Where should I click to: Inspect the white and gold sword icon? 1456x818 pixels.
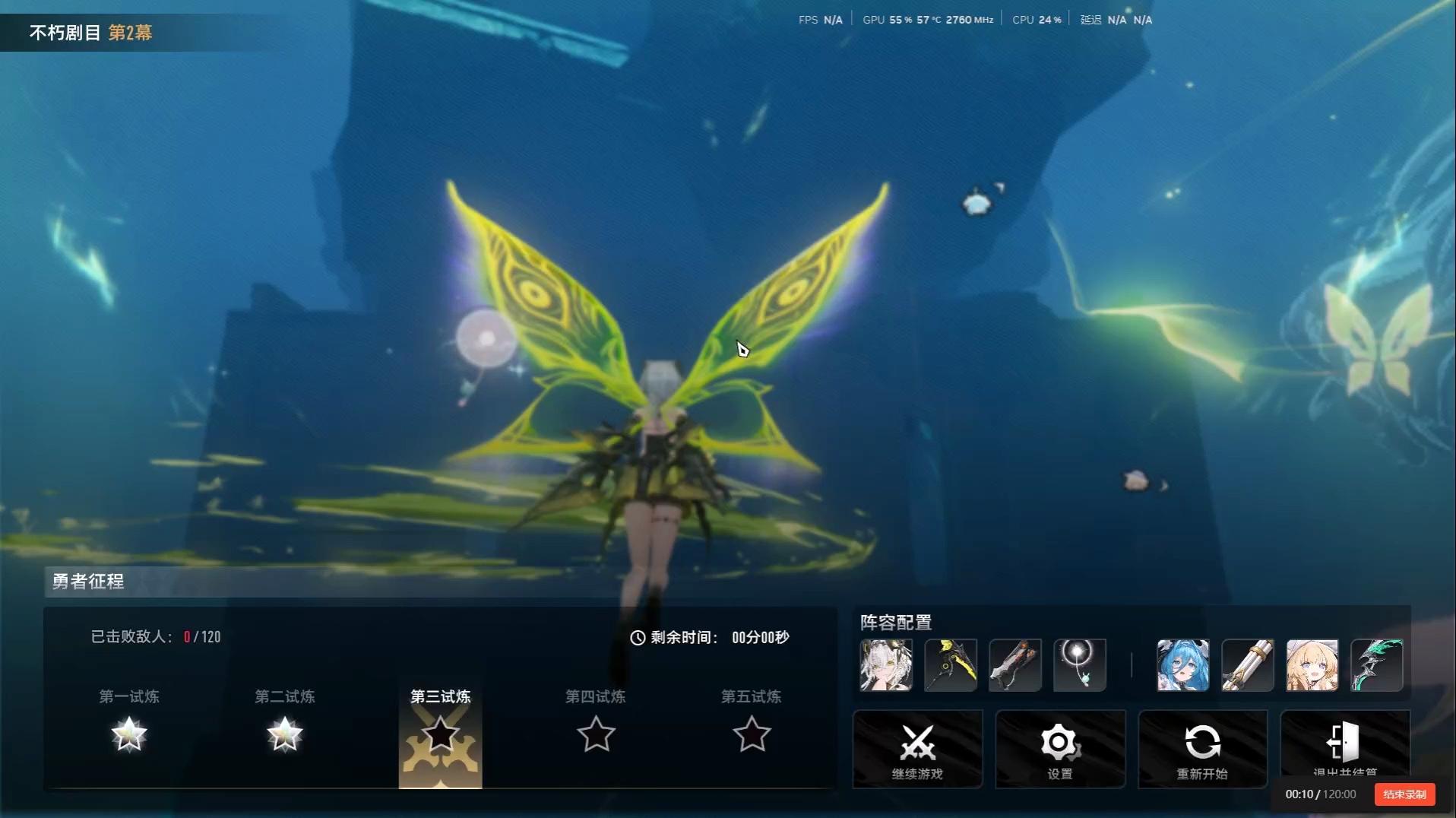[1248, 665]
